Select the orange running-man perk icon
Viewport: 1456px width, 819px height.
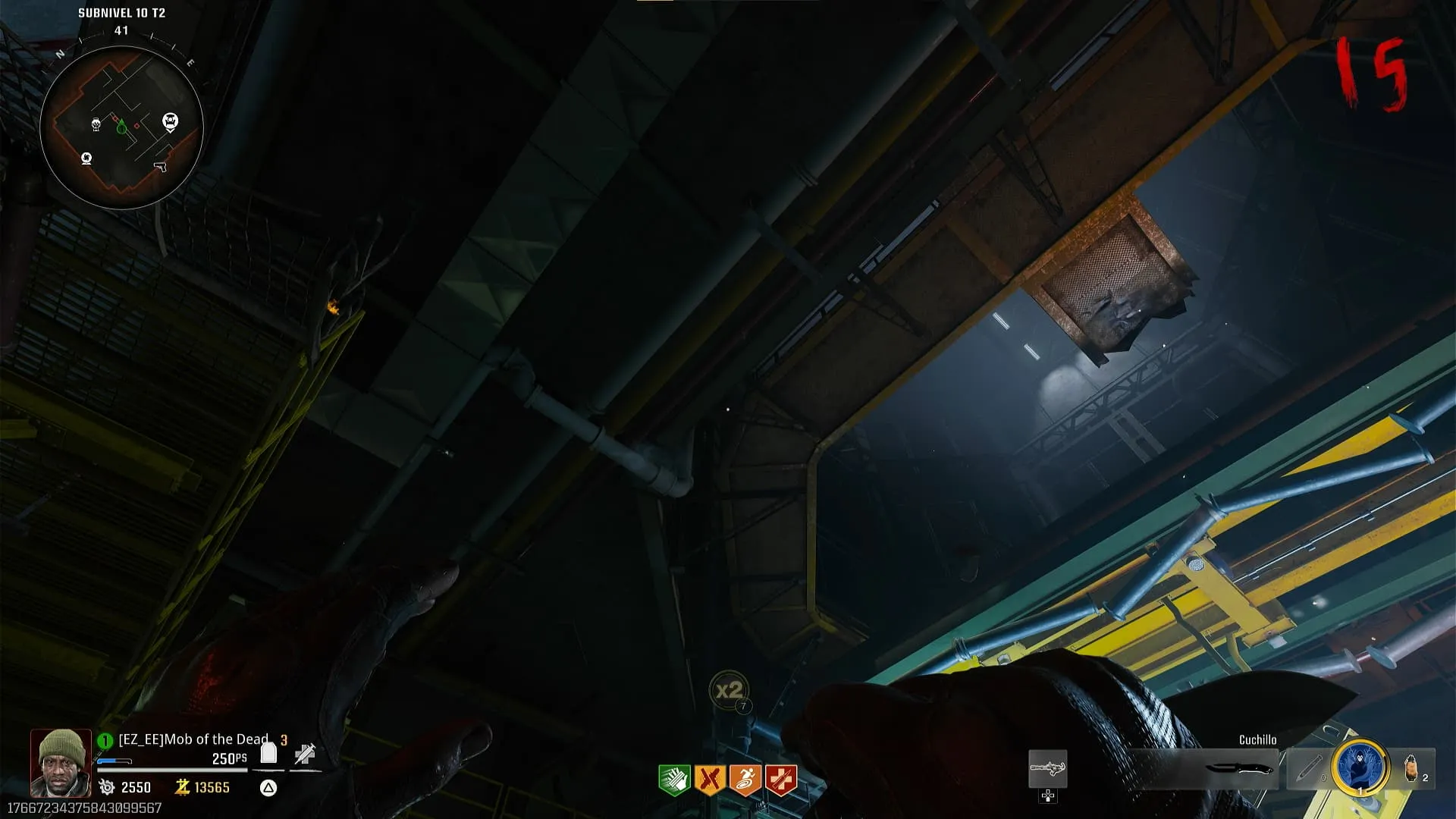click(745, 780)
